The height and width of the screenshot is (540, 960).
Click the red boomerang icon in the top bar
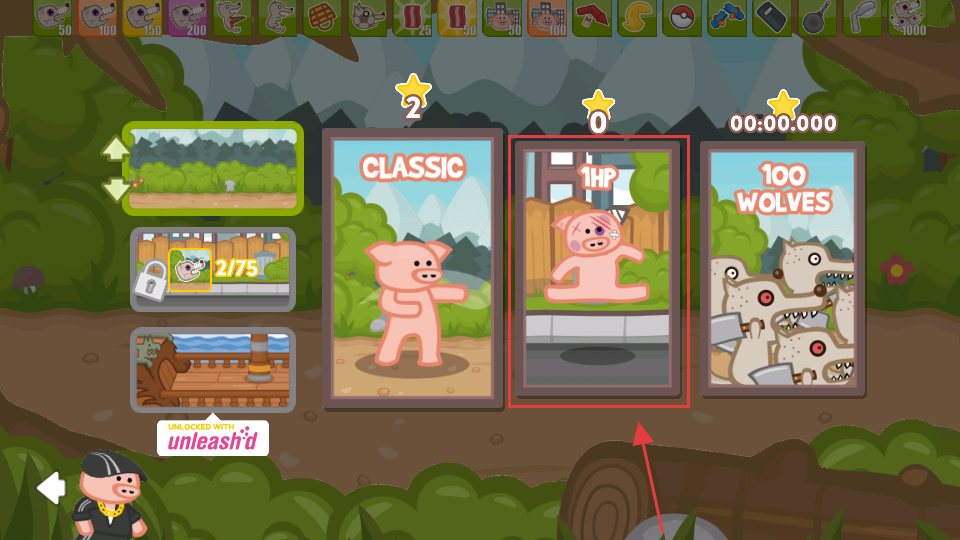[592, 18]
